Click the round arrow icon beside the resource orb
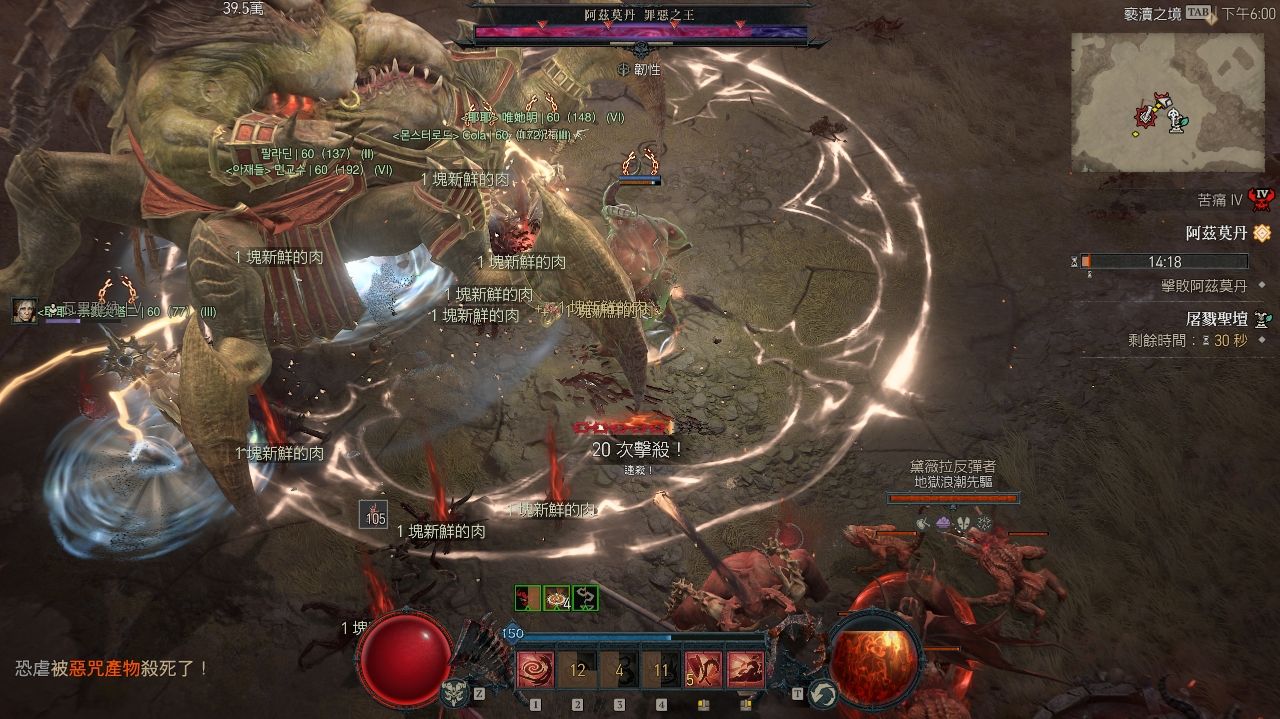The image size is (1280, 719). pyautogui.click(x=822, y=692)
